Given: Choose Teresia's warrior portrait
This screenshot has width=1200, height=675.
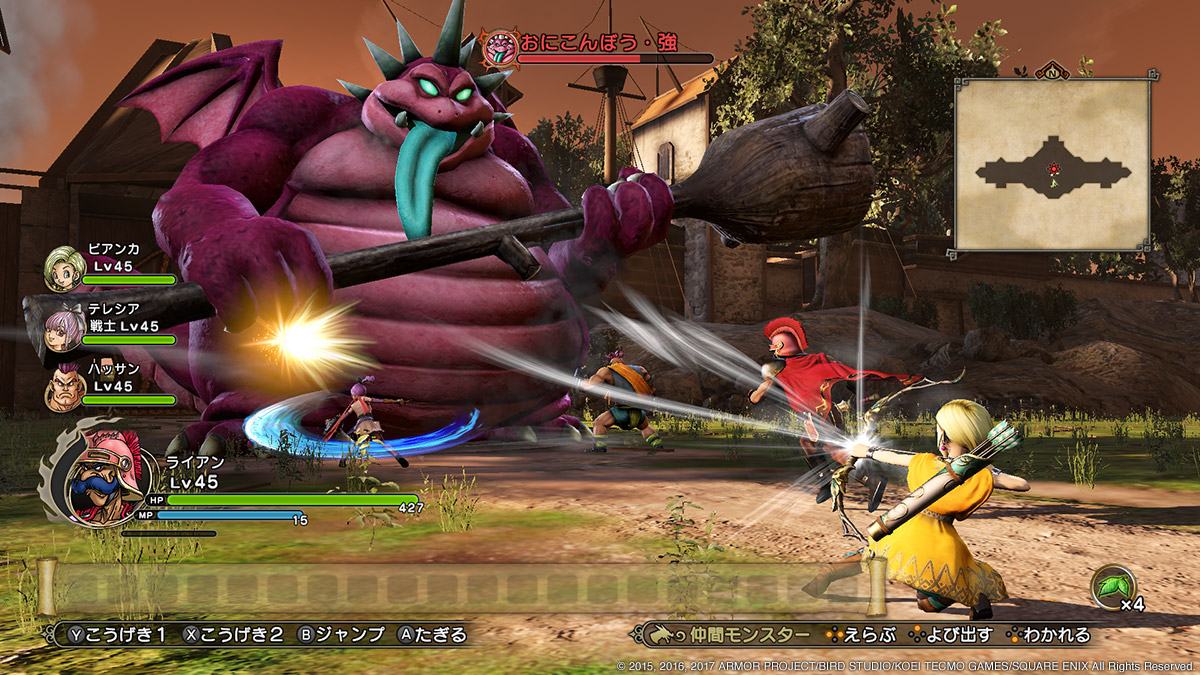Looking at the screenshot, I should [64, 326].
